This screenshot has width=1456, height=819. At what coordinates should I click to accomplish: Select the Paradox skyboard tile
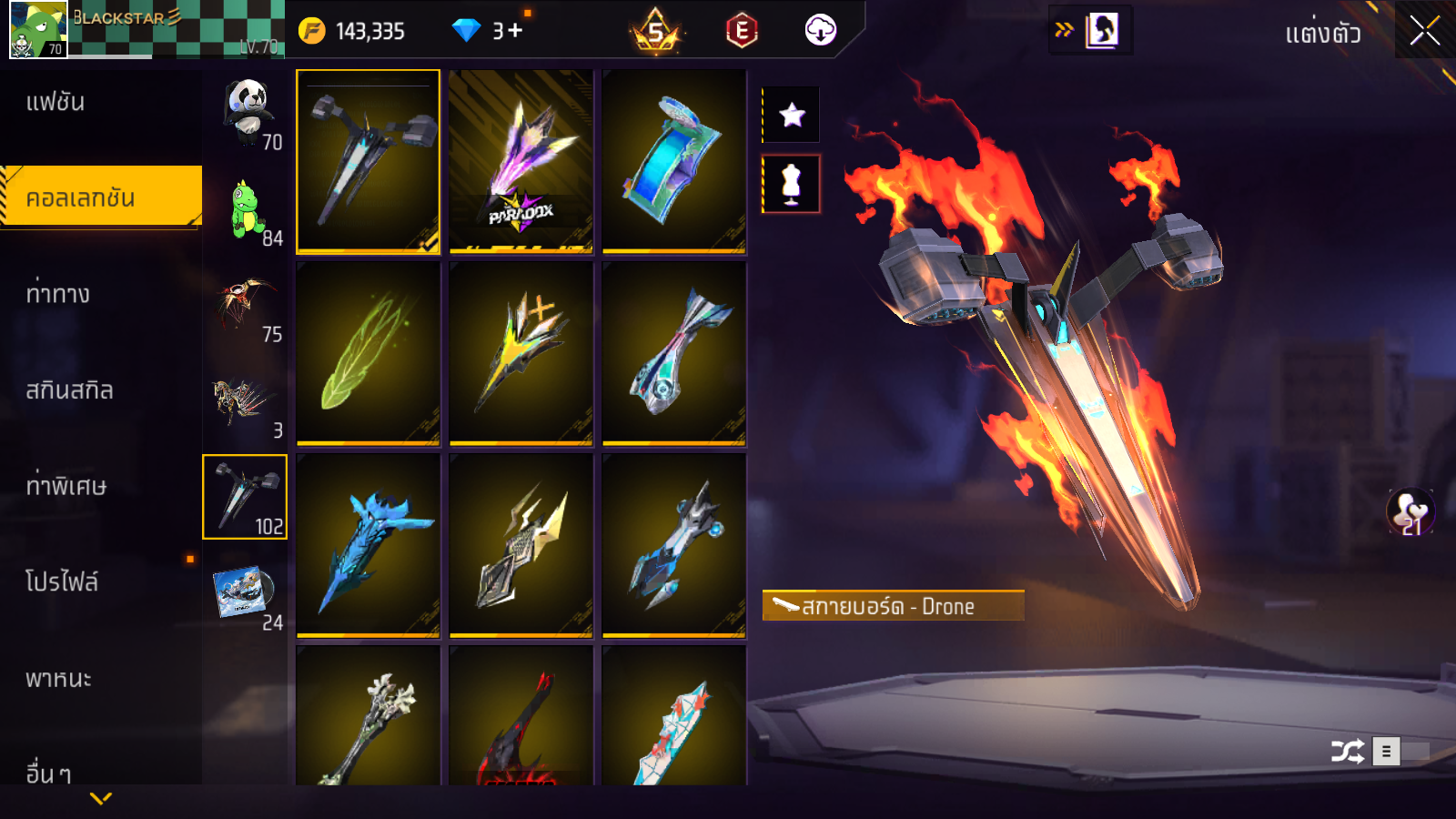pyautogui.click(x=521, y=161)
